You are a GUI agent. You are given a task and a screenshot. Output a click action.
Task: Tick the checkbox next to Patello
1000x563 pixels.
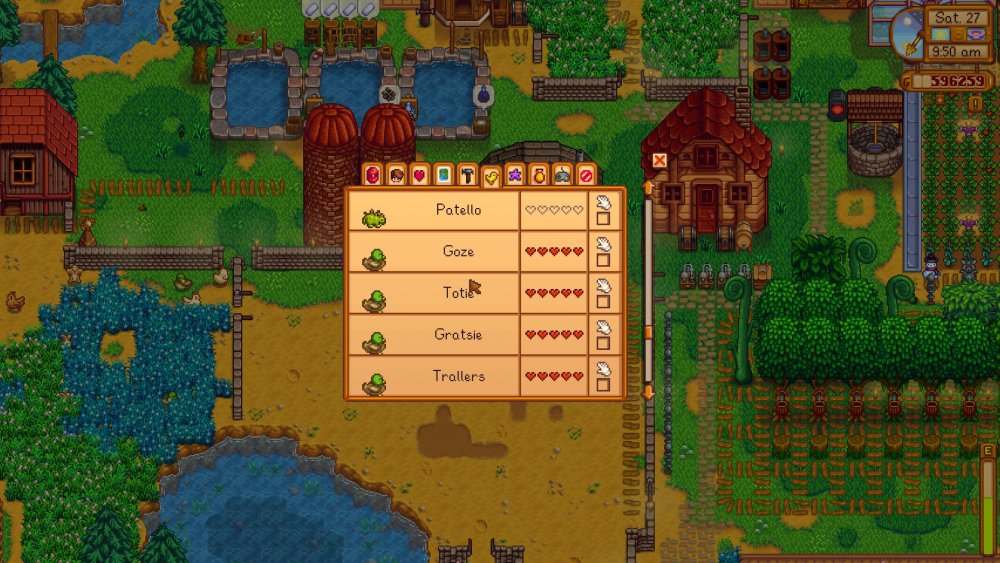pyautogui.click(x=603, y=218)
